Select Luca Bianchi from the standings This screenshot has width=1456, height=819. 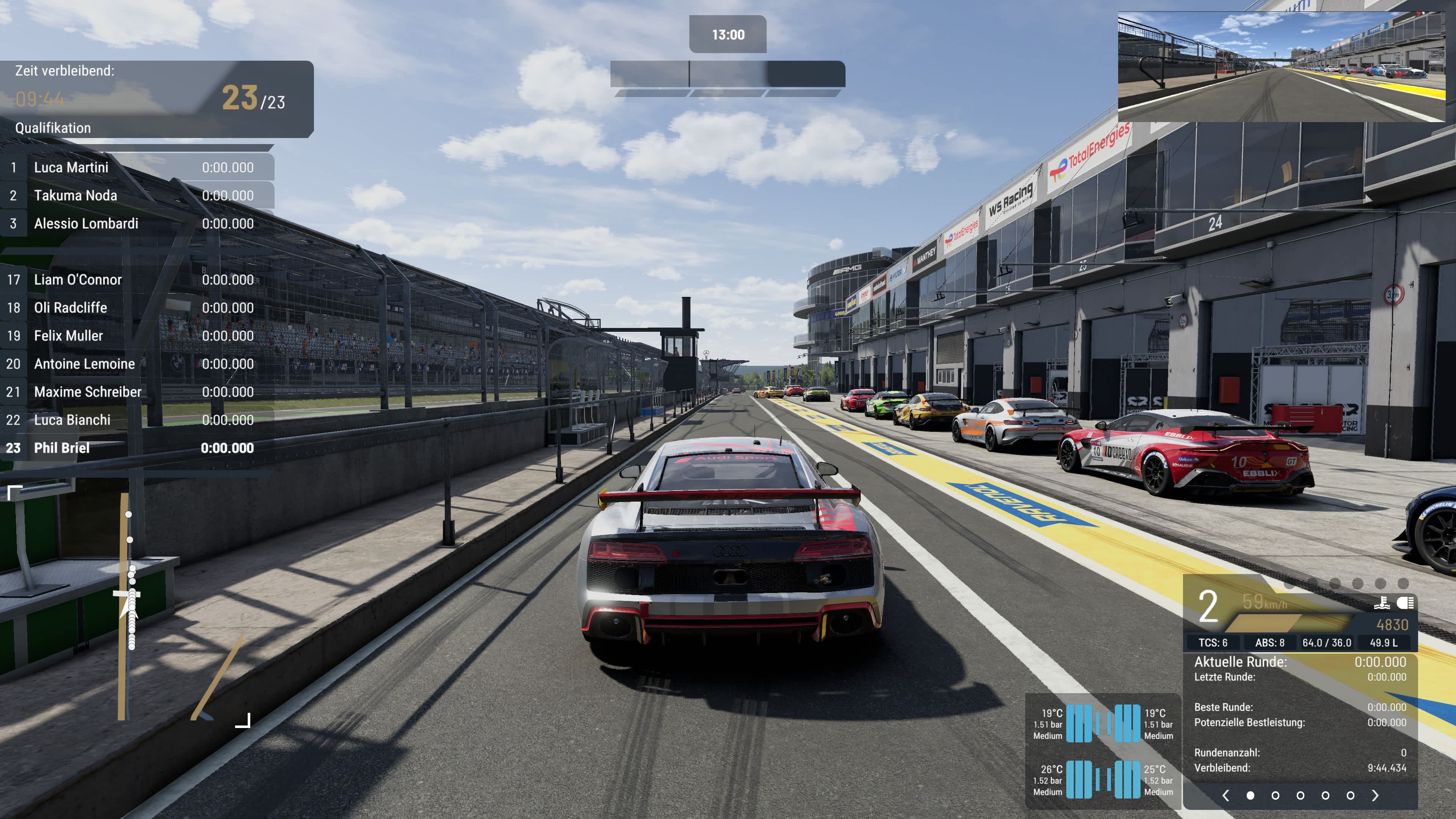(x=136, y=420)
